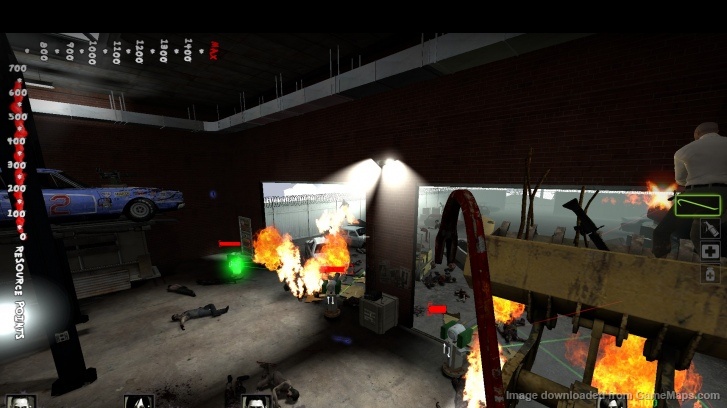This screenshot has width=727, height=408.
Task: Select the molotov bottle slot
Action: (710, 230)
